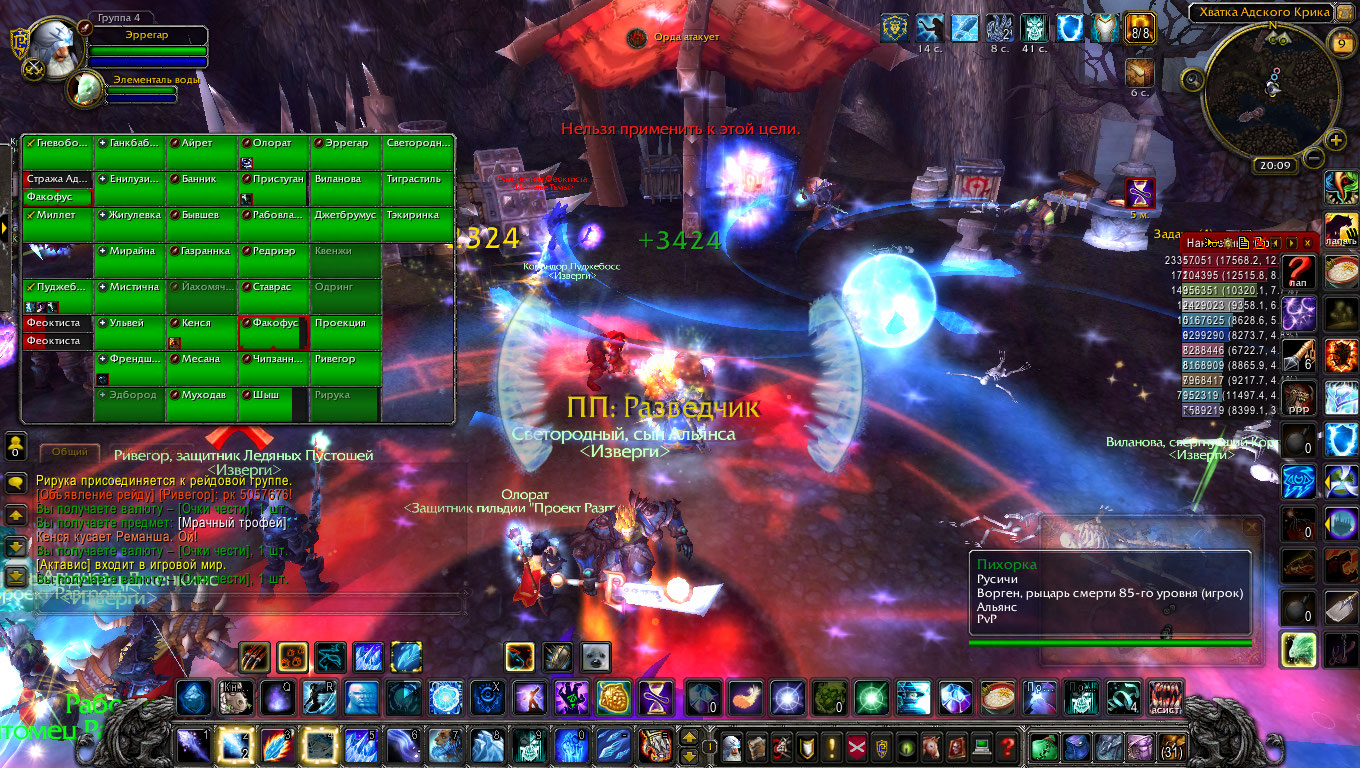Select the water elemental pet frame
The height and width of the screenshot is (768, 1360).
coord(85,90)
